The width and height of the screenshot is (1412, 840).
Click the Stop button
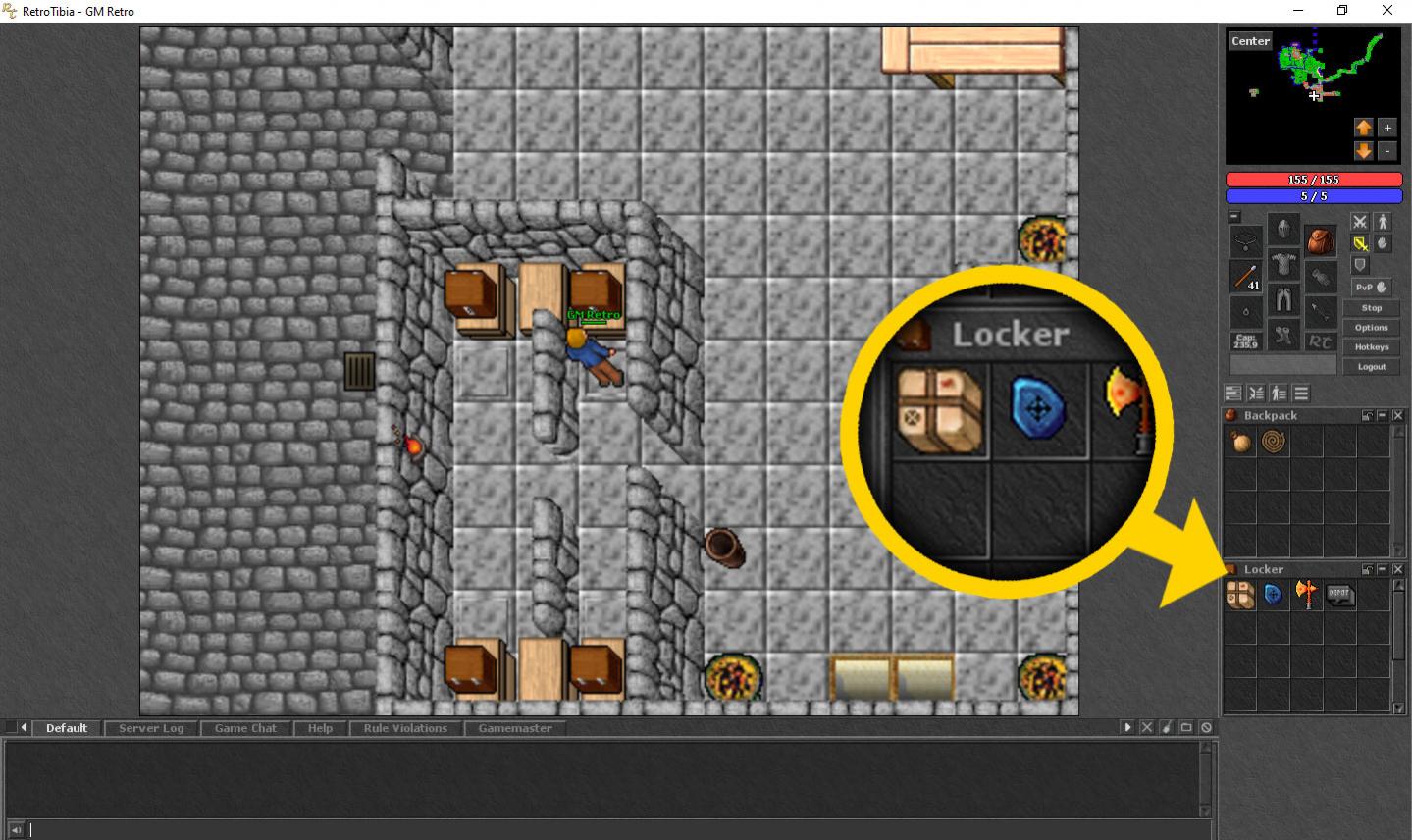(x=1371, y=308)
